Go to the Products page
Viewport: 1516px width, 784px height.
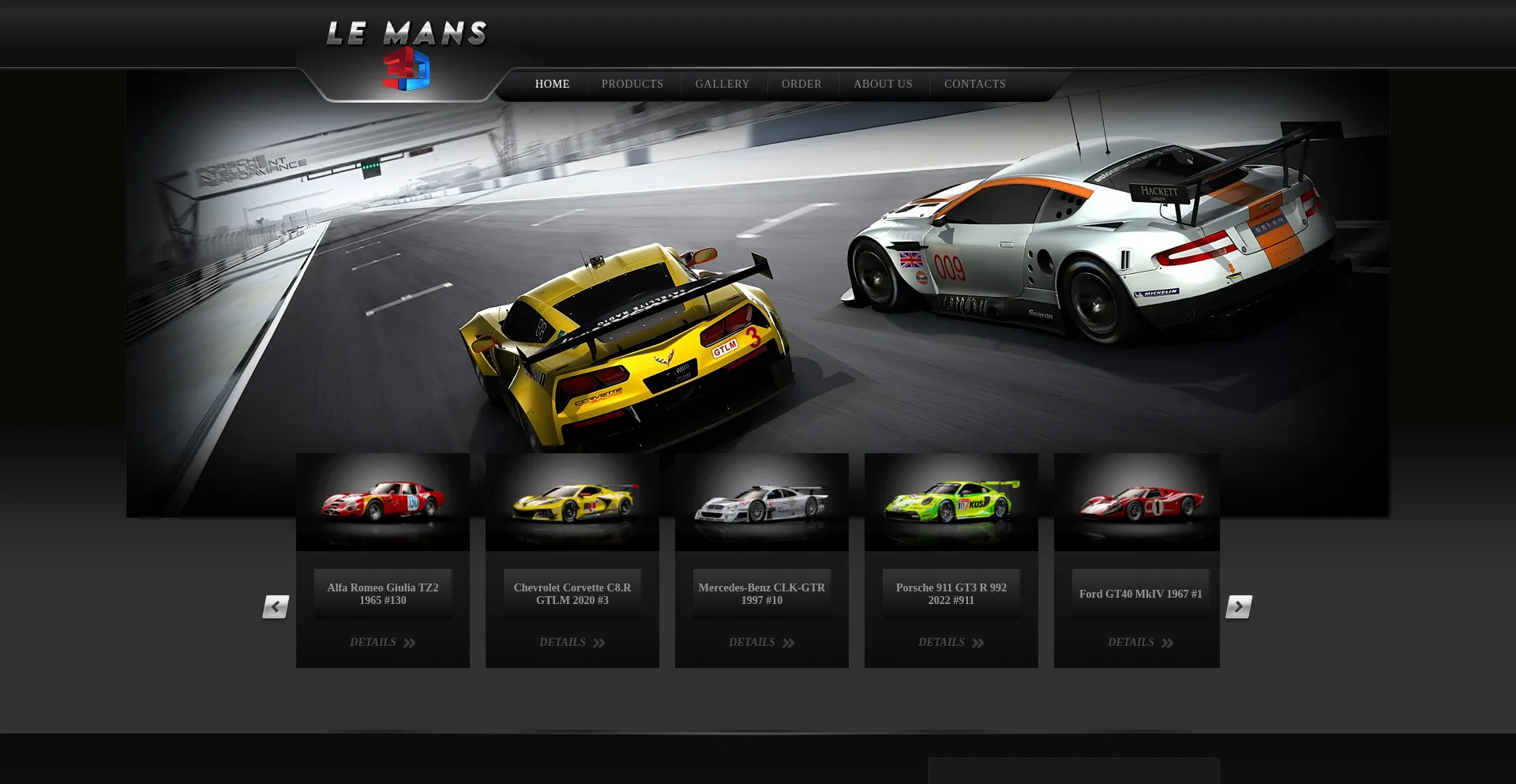[x=632, y=84]
